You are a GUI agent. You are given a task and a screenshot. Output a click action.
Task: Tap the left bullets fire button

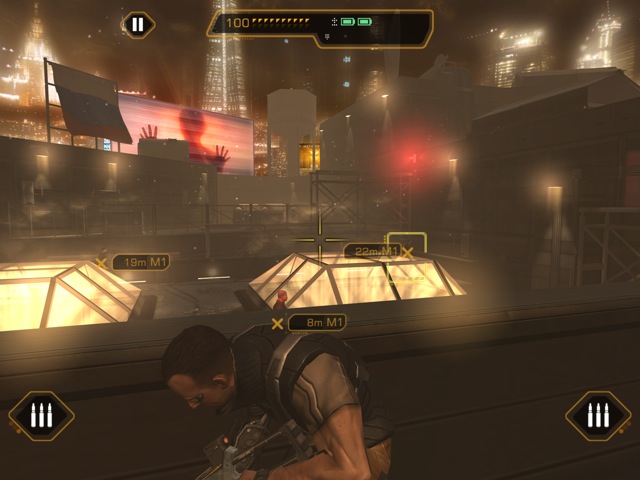coord(41,415)
